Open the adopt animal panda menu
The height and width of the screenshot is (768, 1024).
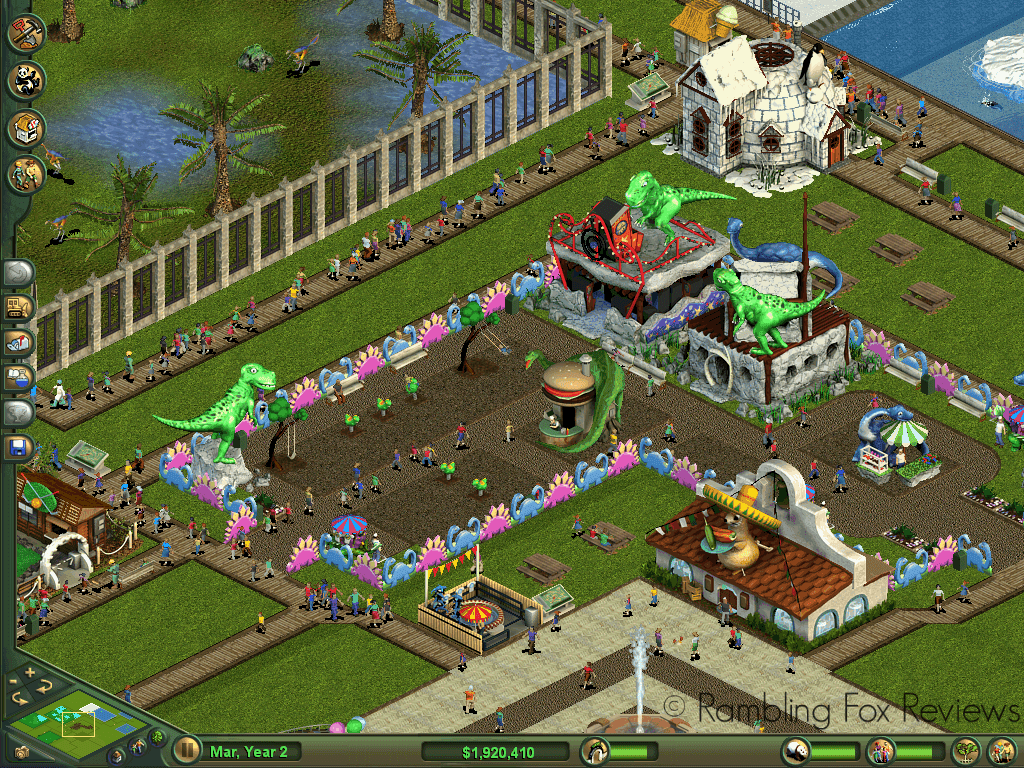(x=26, y=80)
